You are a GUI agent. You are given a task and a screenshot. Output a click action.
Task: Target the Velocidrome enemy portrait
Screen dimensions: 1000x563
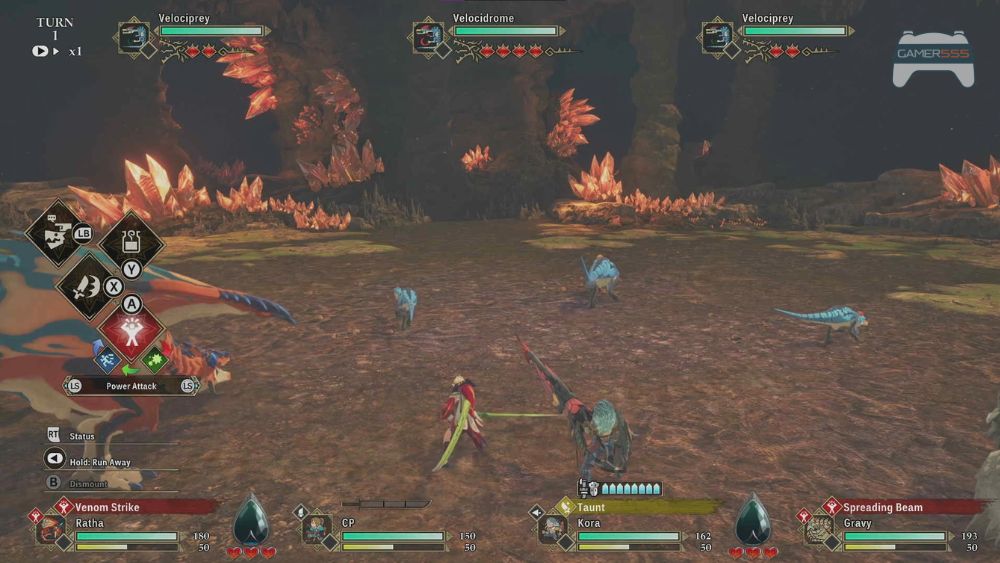[428, 38]
